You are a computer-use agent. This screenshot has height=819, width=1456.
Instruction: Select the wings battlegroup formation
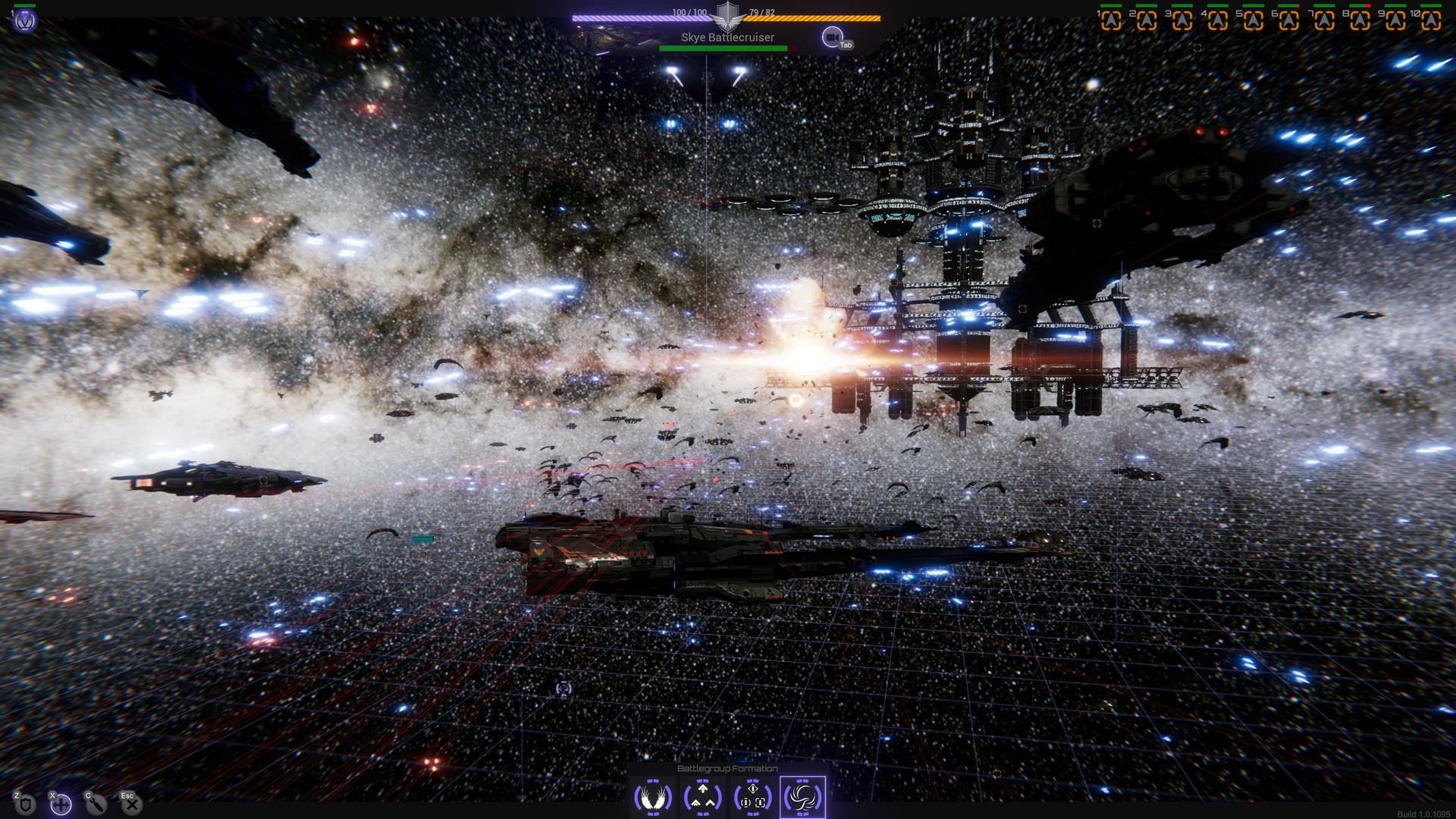point(653,797)
